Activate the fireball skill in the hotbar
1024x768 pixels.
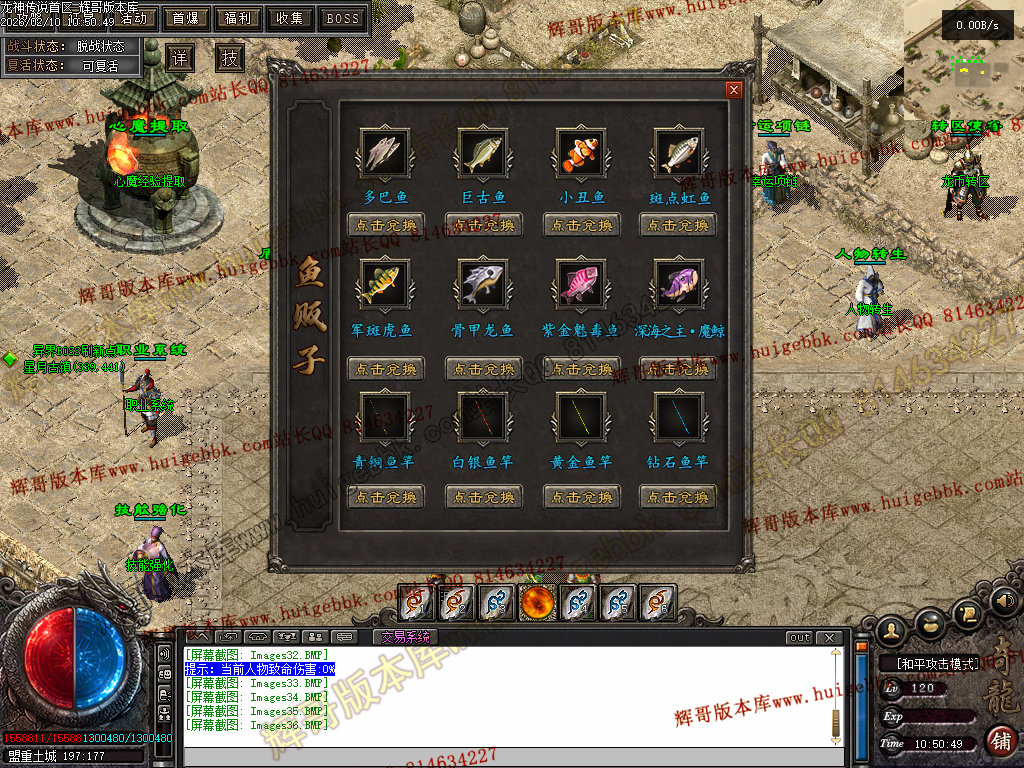(x=537, y=602)
